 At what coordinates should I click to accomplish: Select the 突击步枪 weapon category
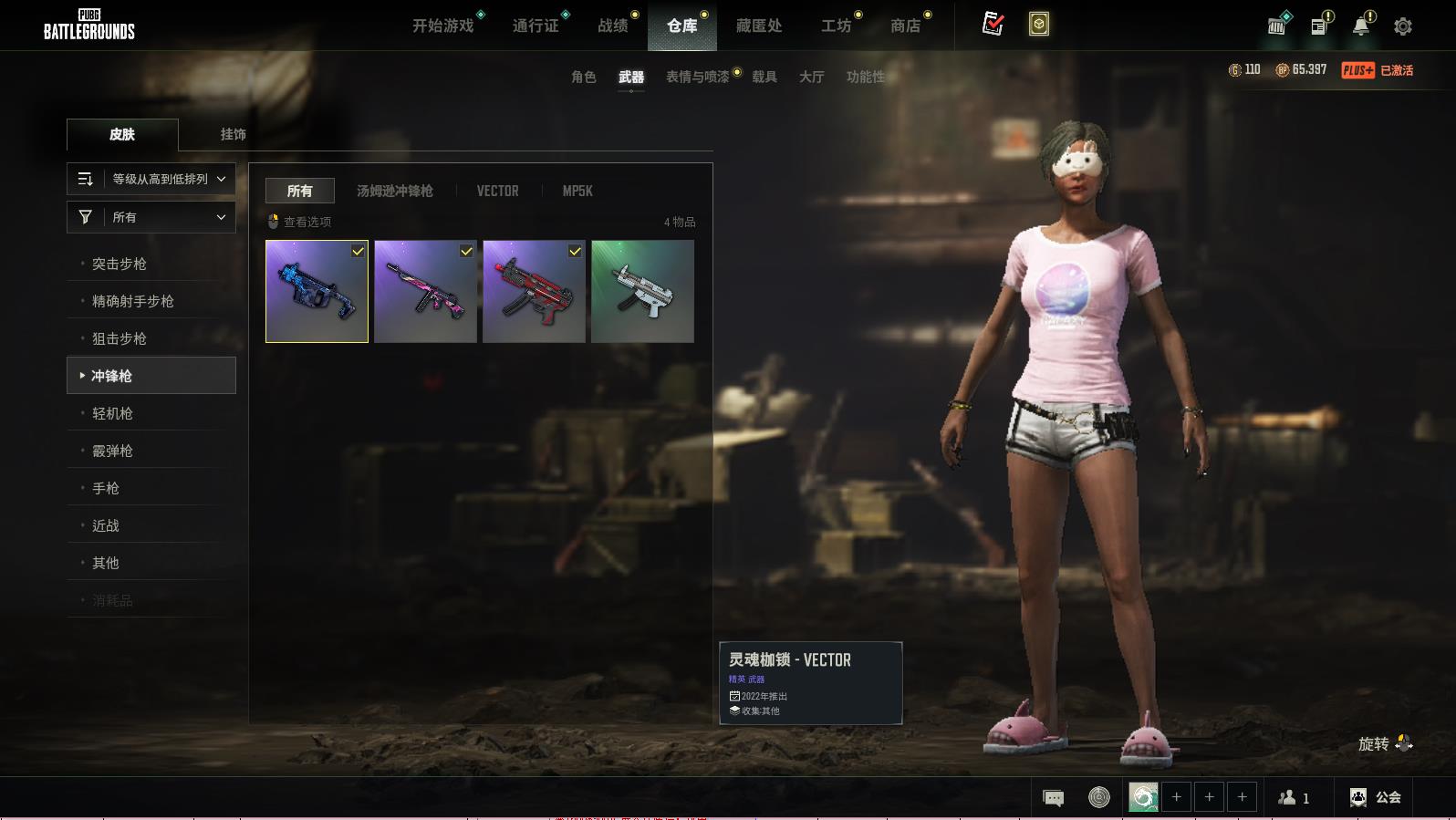120,264
